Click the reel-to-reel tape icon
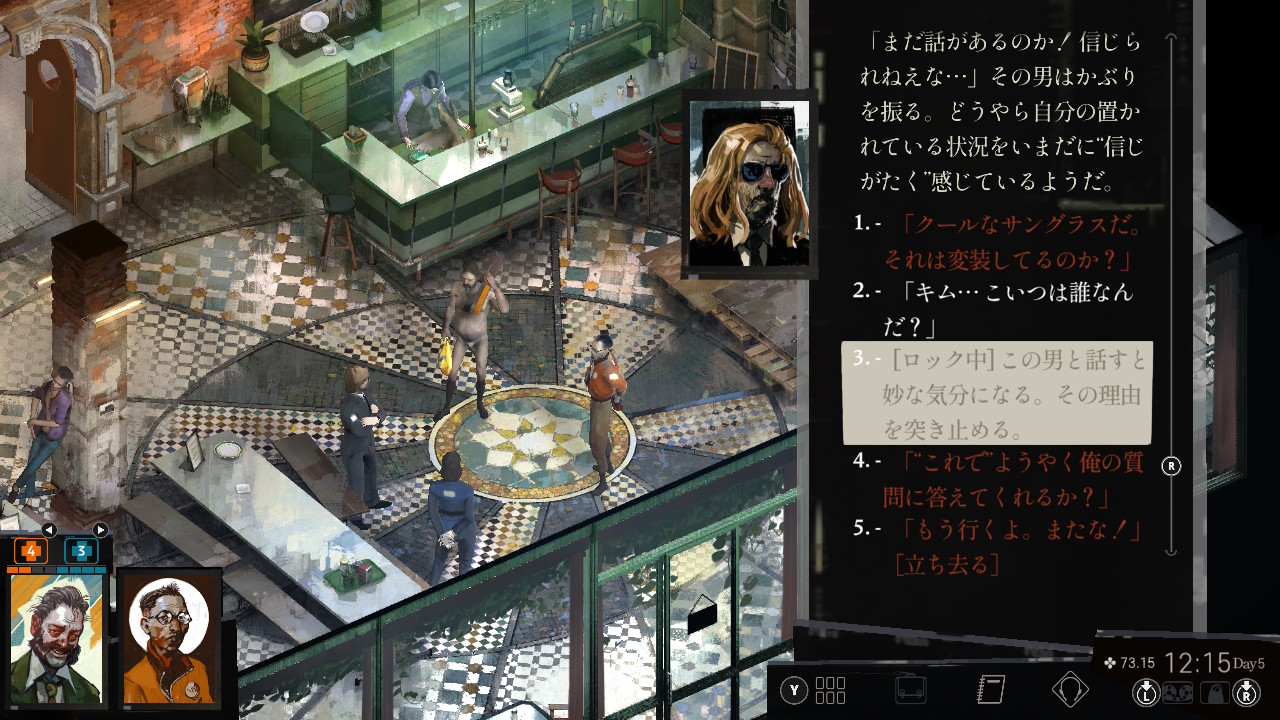1280x720 pixels. coord(1174,692)
